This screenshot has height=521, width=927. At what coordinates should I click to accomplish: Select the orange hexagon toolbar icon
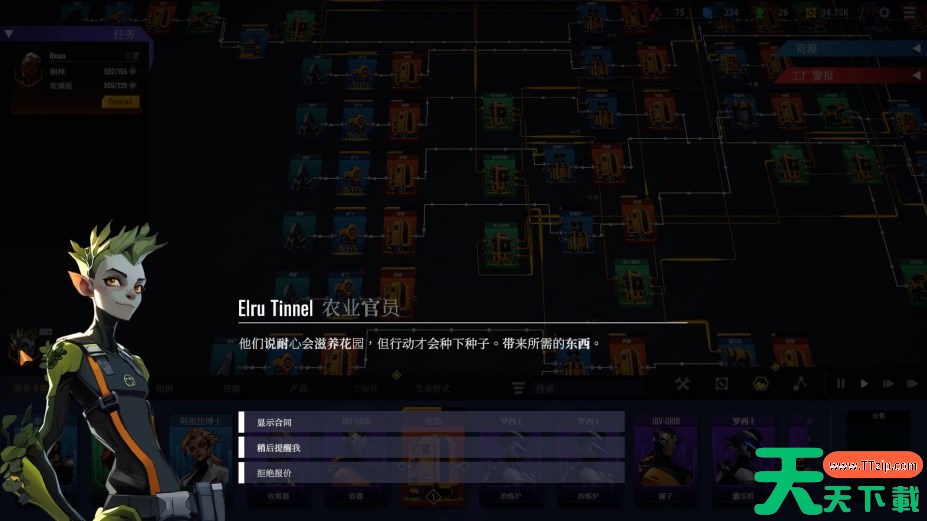click(x=760, y=383)
